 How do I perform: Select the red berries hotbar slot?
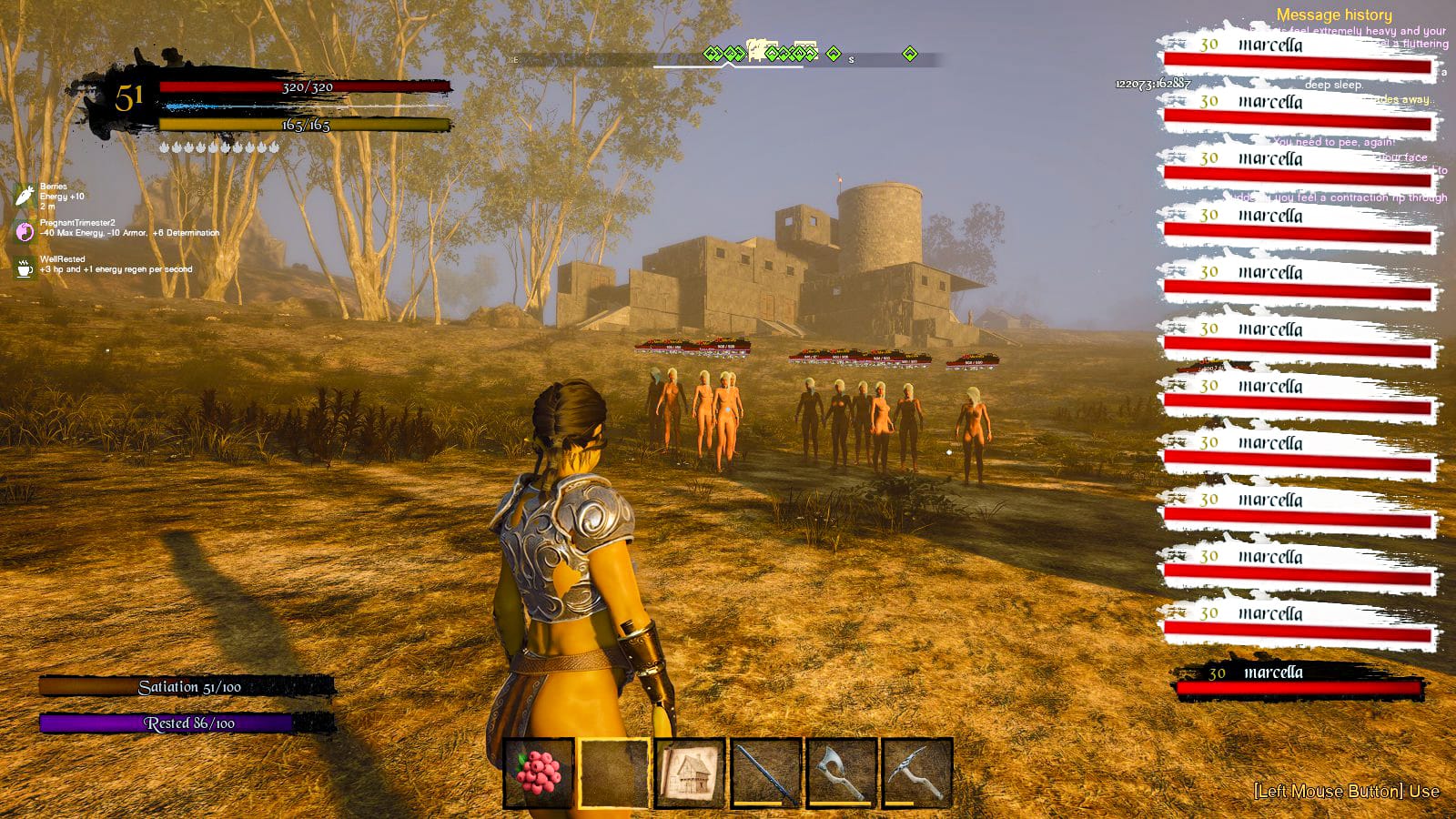coord(539,773)
